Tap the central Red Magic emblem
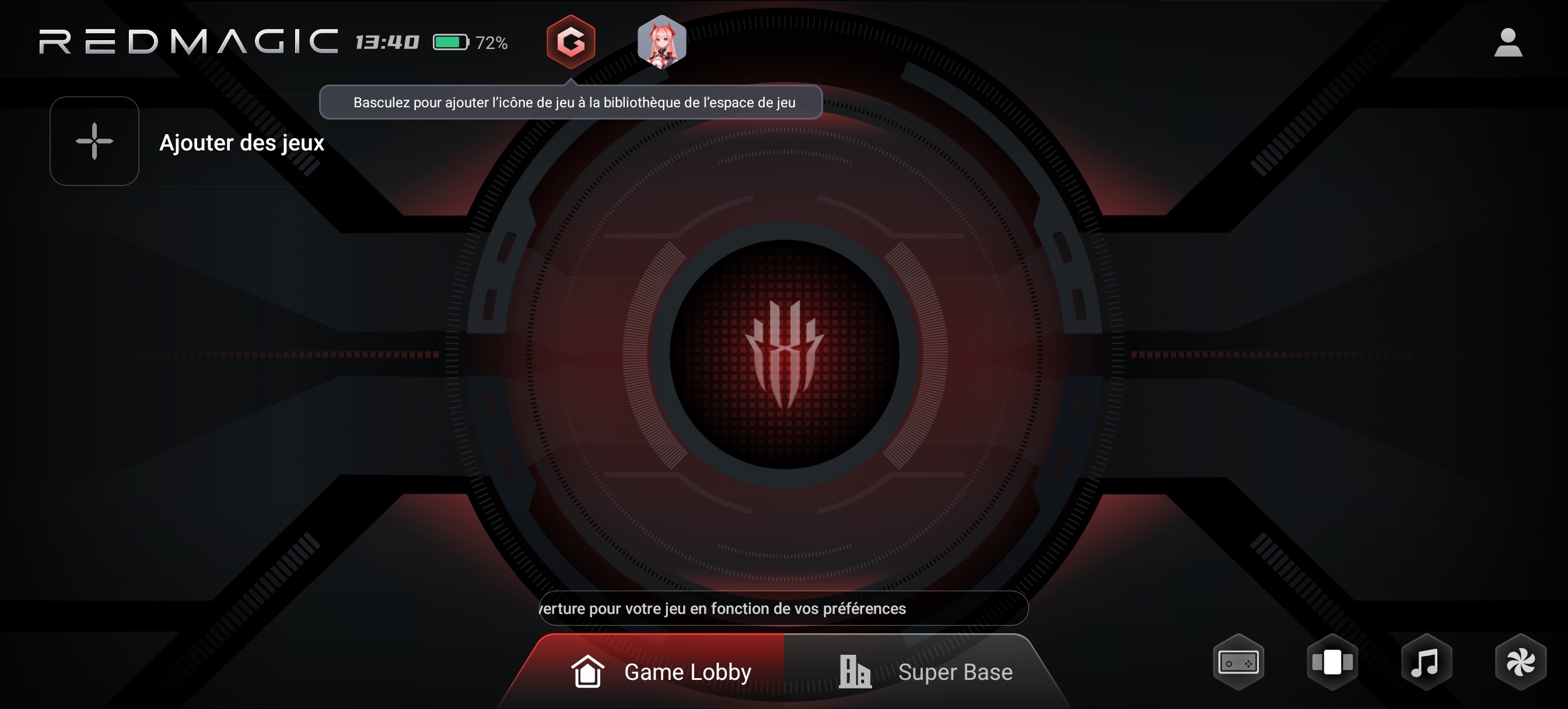 pyautogui.click(x=784, y=354)
